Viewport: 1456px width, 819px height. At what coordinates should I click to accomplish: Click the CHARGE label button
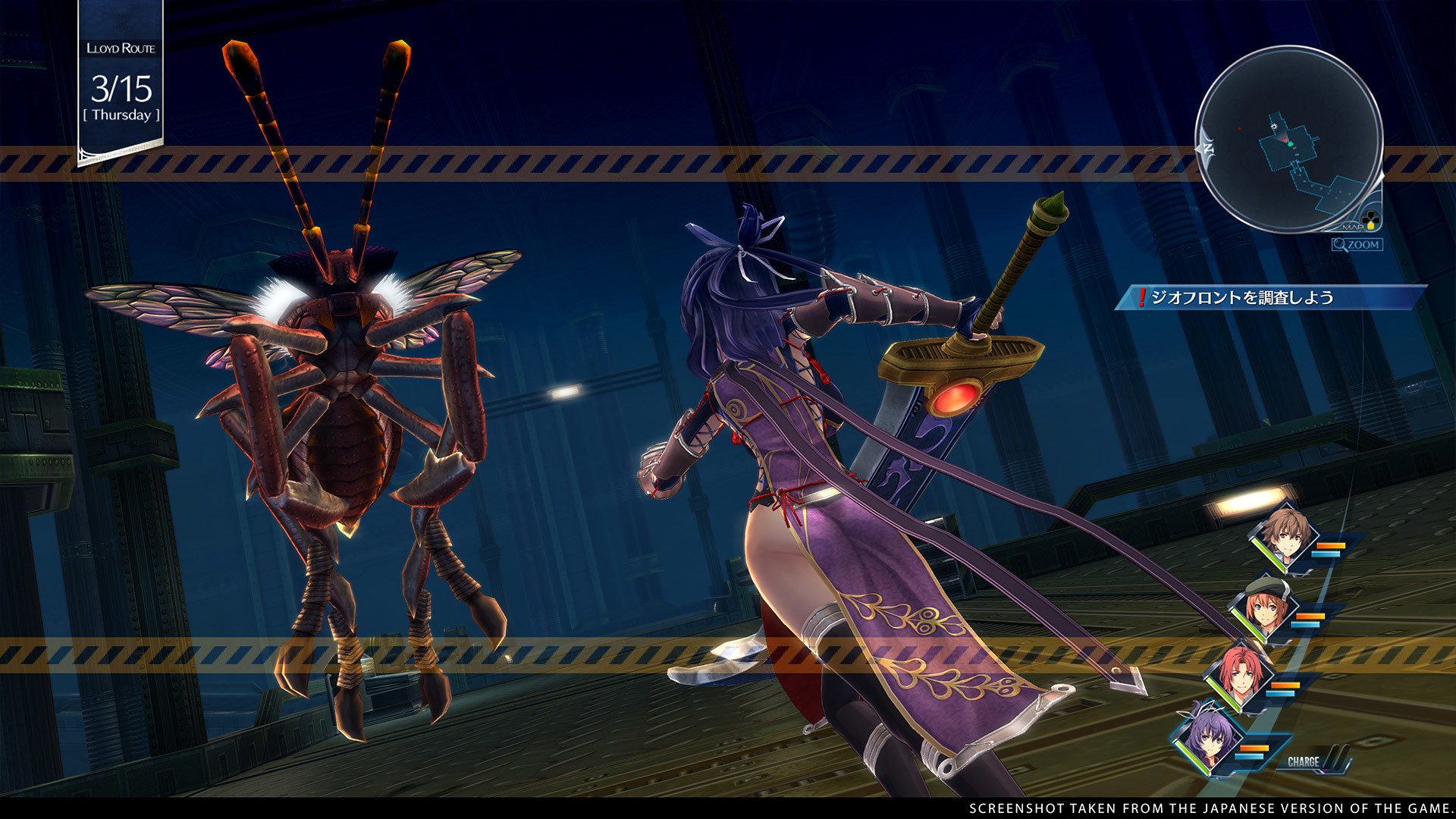coord(1304,761)
